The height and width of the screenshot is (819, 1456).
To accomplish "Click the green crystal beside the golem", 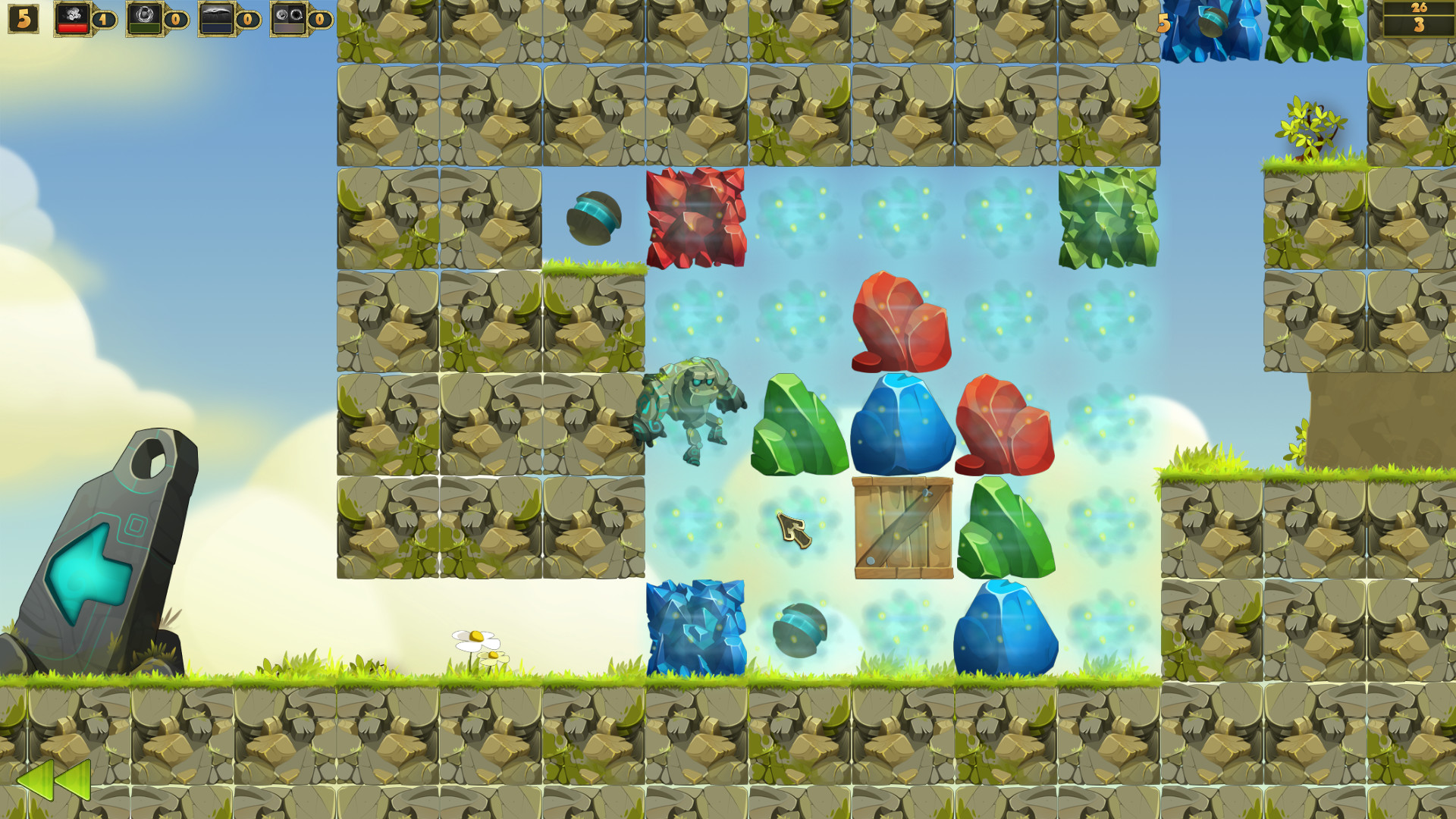I will pyautogui.click(x=800, y=425).
